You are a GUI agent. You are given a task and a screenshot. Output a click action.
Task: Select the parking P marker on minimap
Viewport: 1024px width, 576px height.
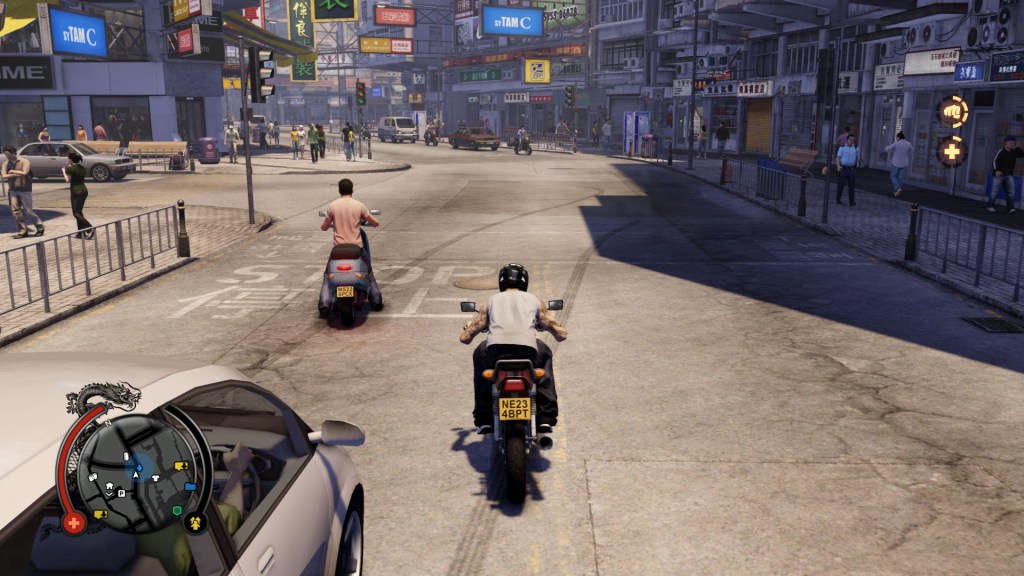tap(121, 493)
